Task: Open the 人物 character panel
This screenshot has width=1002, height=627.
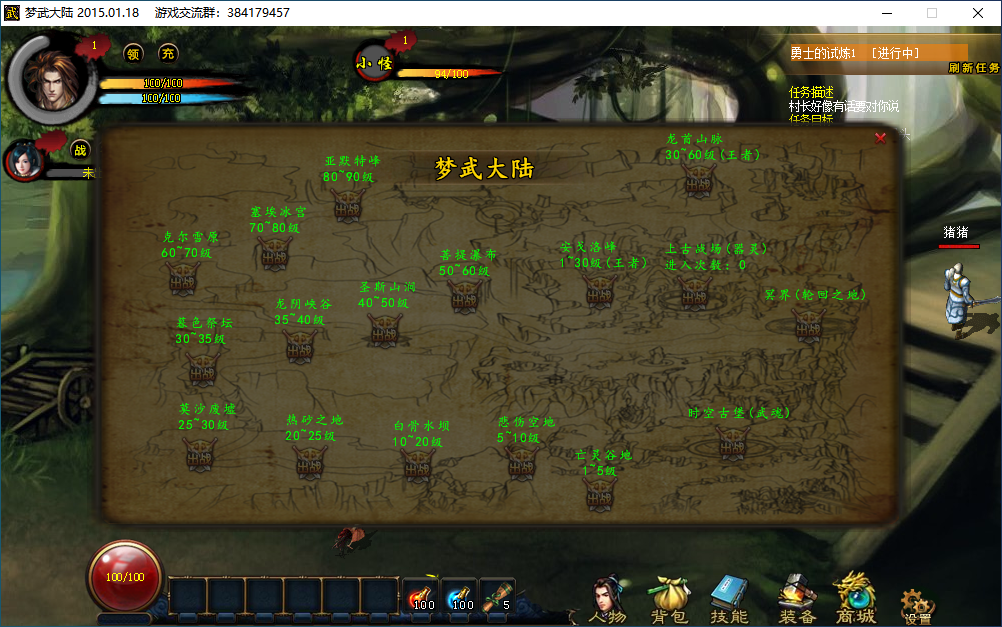Action: pos(608,600)
